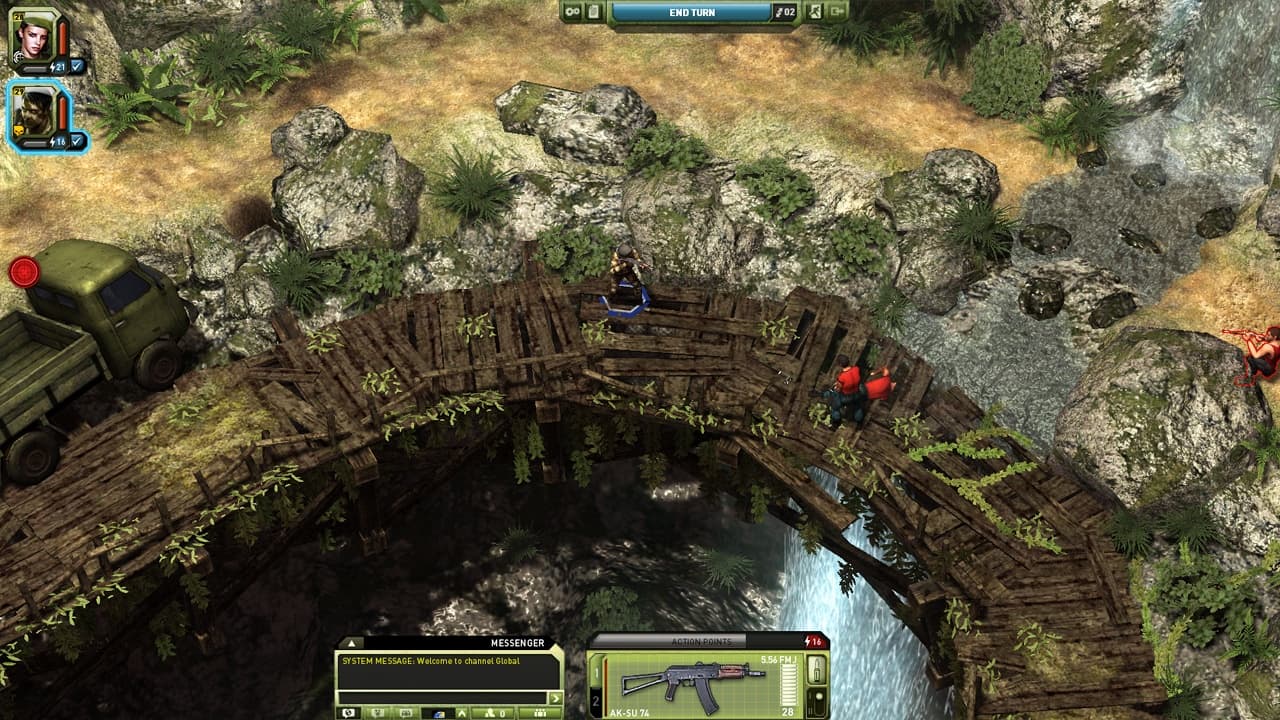This screenshot has height=720, width=1280.
Task: Select the highlighted male soldier portrait
Action: pos(34,111)
